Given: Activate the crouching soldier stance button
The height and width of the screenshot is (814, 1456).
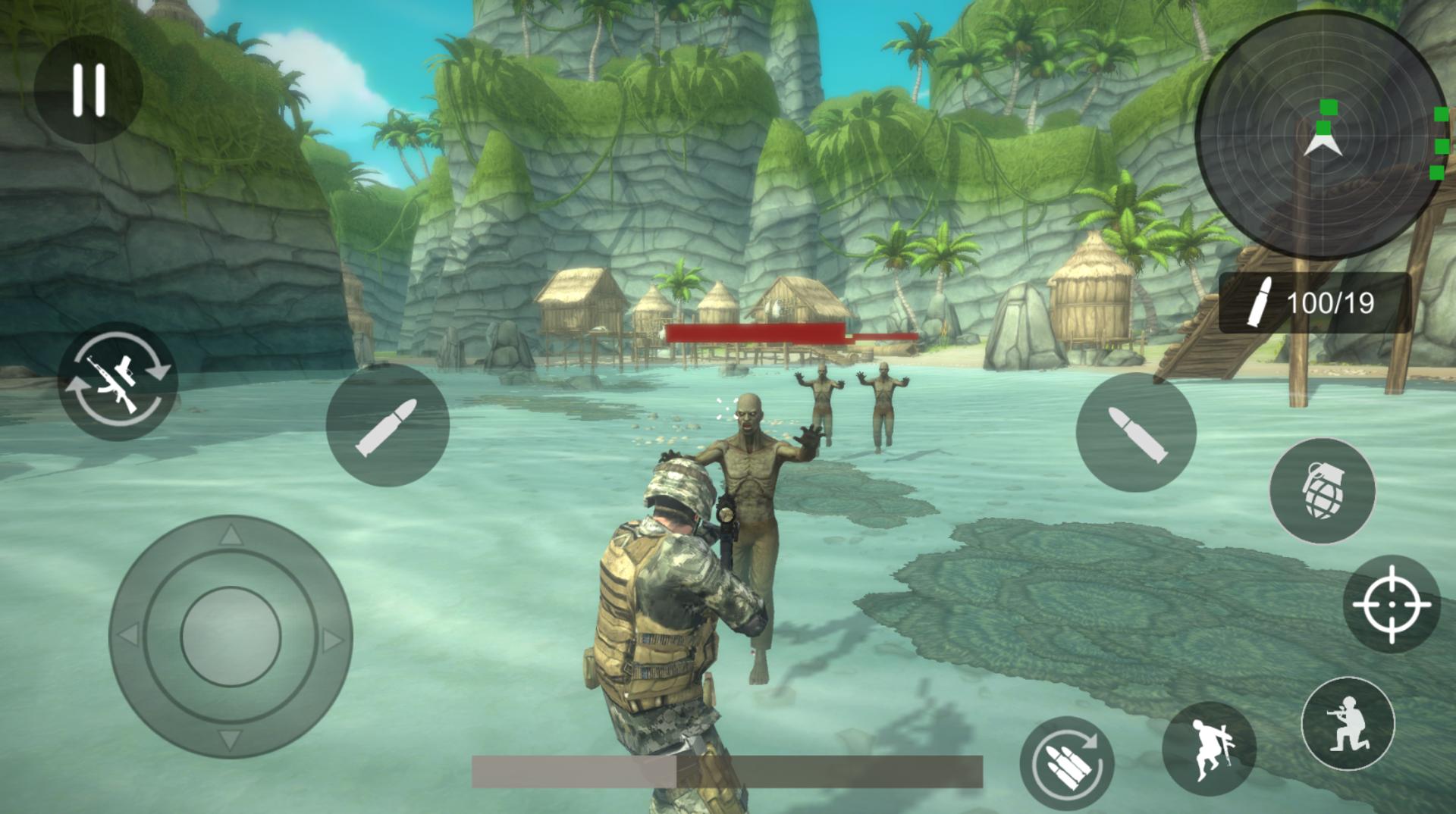Looking at the screenshot, I should [1348, 724].
